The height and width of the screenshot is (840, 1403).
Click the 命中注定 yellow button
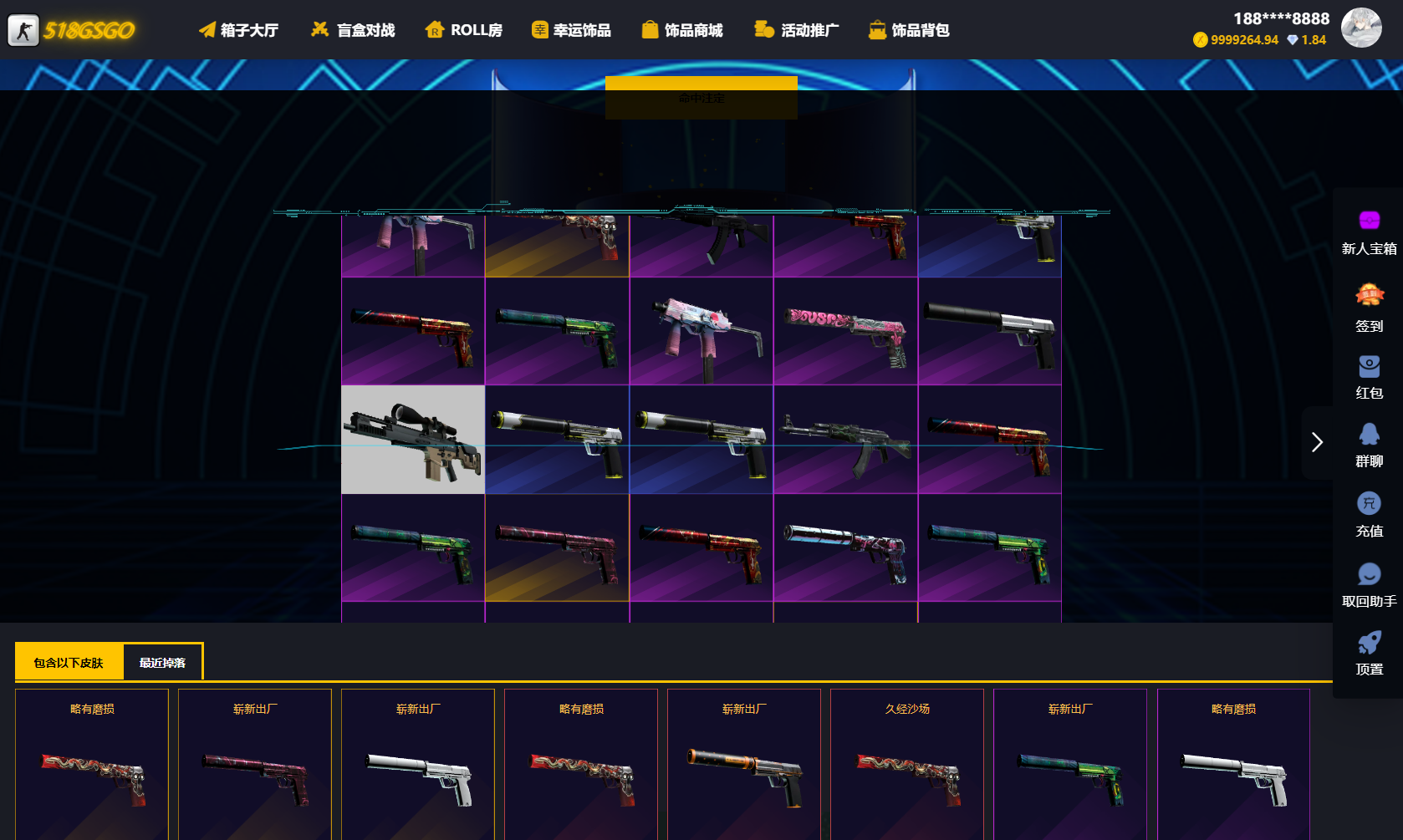click(701, 98)
